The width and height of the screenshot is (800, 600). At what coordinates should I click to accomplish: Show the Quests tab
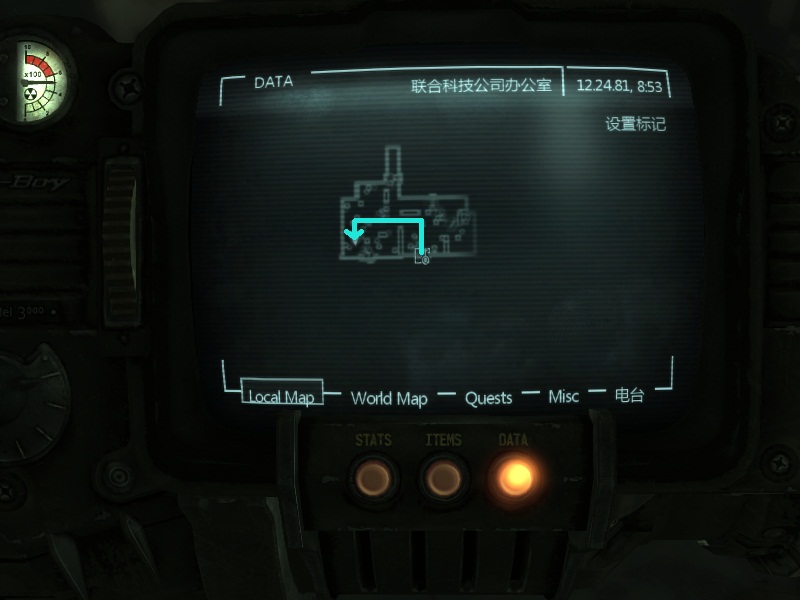click(488, 398)
